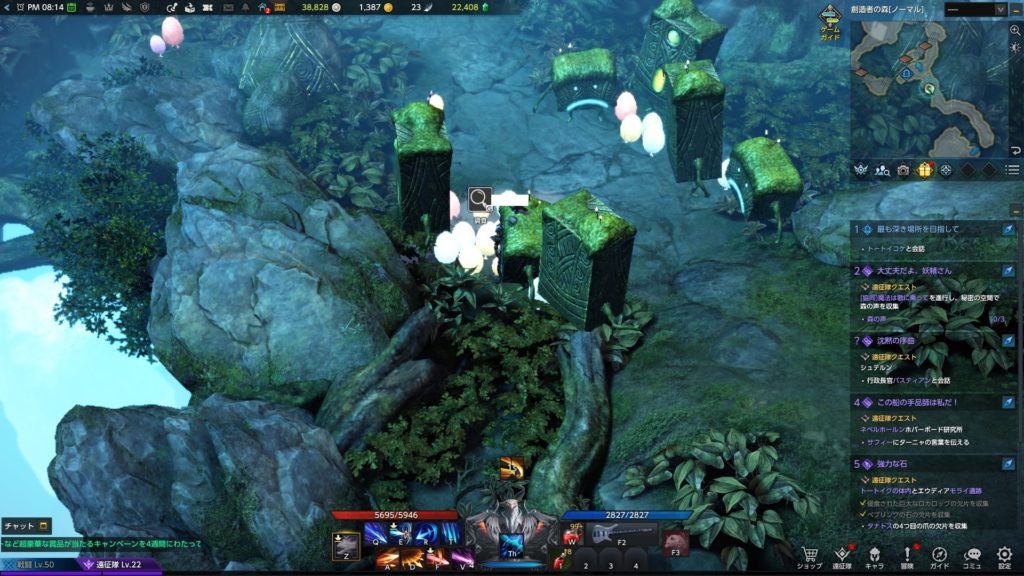Open the コミュ community menu

point(972,555)
